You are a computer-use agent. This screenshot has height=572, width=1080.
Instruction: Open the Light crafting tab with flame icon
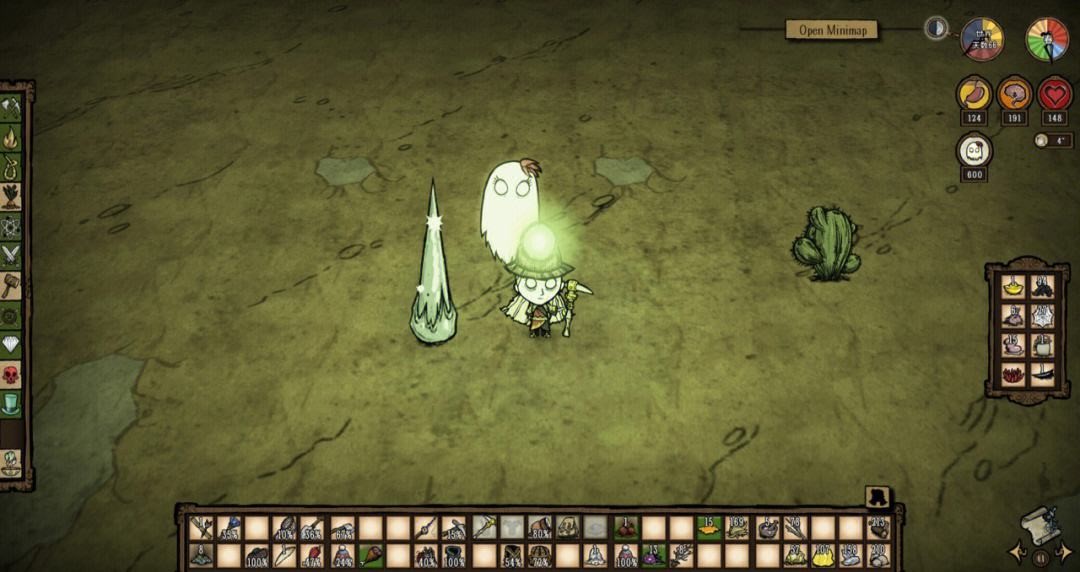pyautogui.click(x=11, y=137)
